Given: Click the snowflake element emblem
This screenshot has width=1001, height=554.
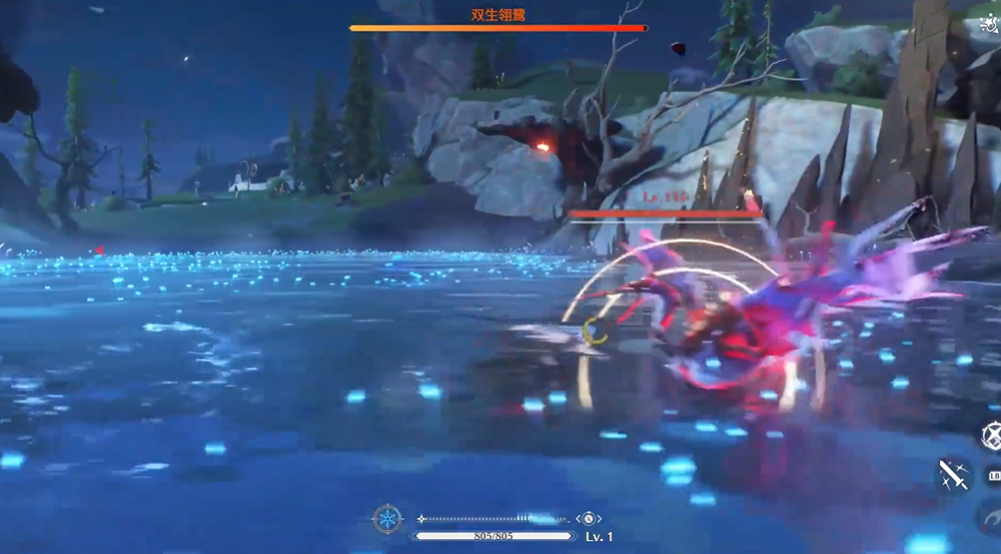Looking at the screenshot, I should pyautogui.click(x=387, y=519).
